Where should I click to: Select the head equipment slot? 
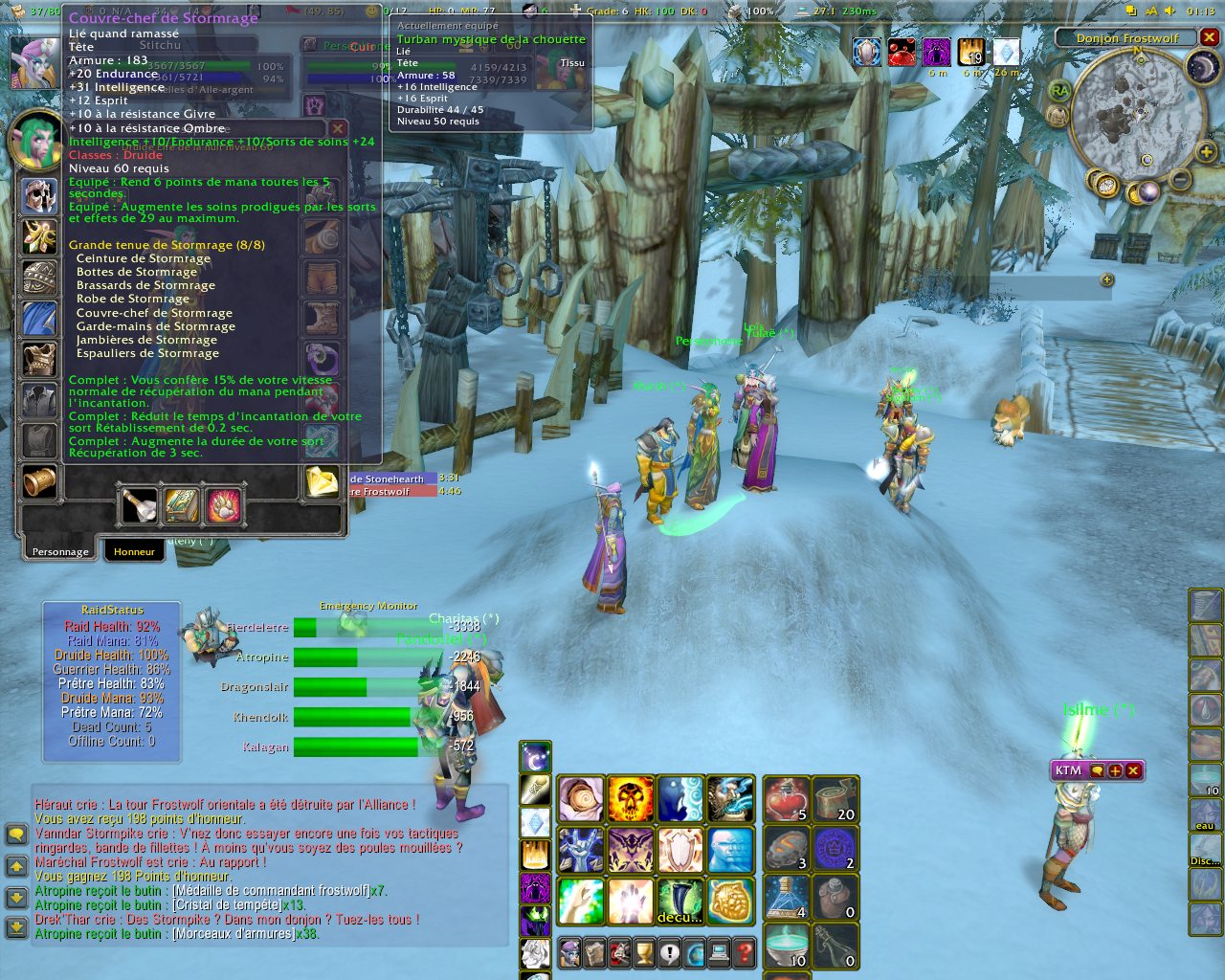click(39, 196)
